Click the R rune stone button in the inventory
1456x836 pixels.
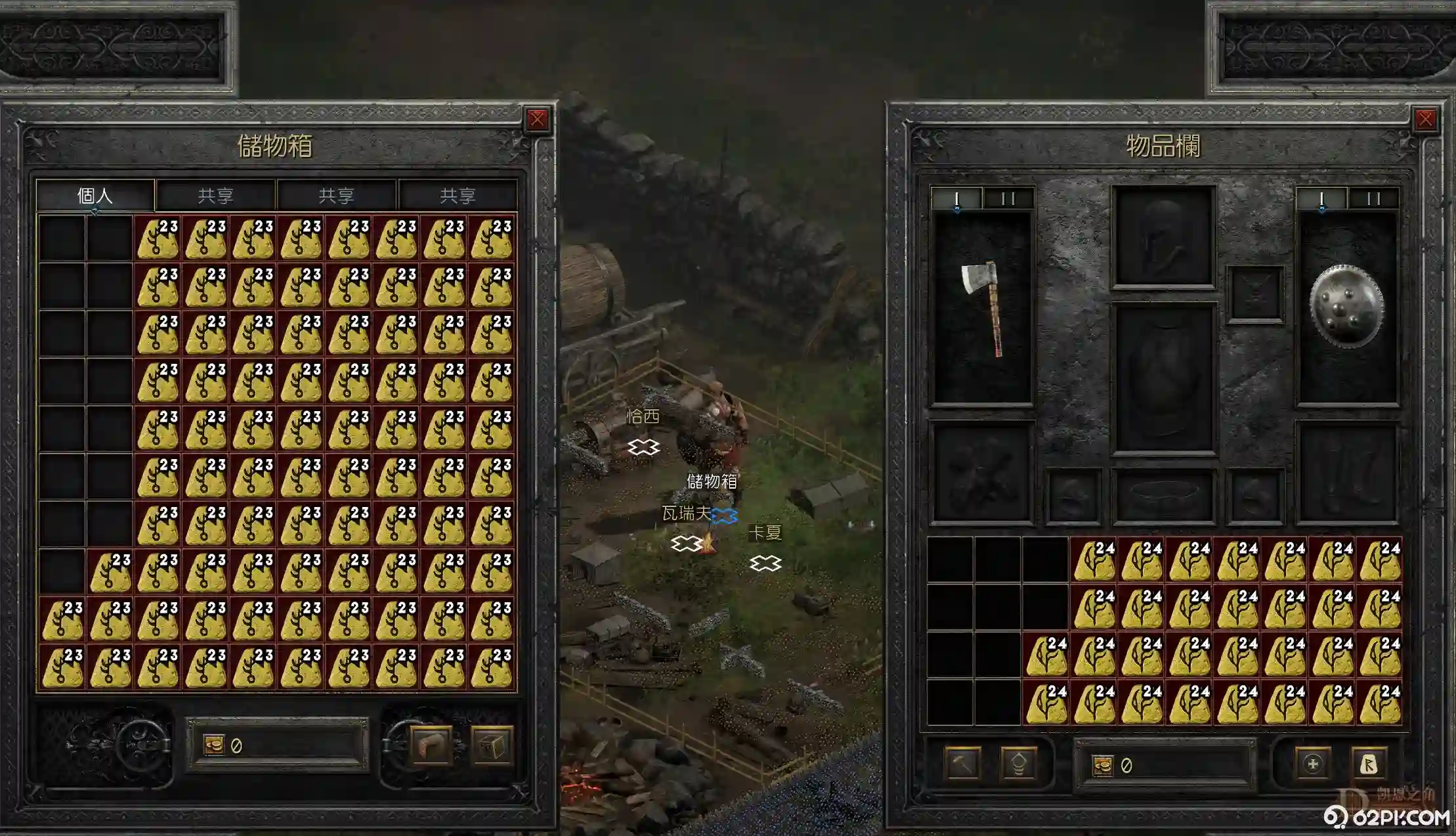(1369, 764)
